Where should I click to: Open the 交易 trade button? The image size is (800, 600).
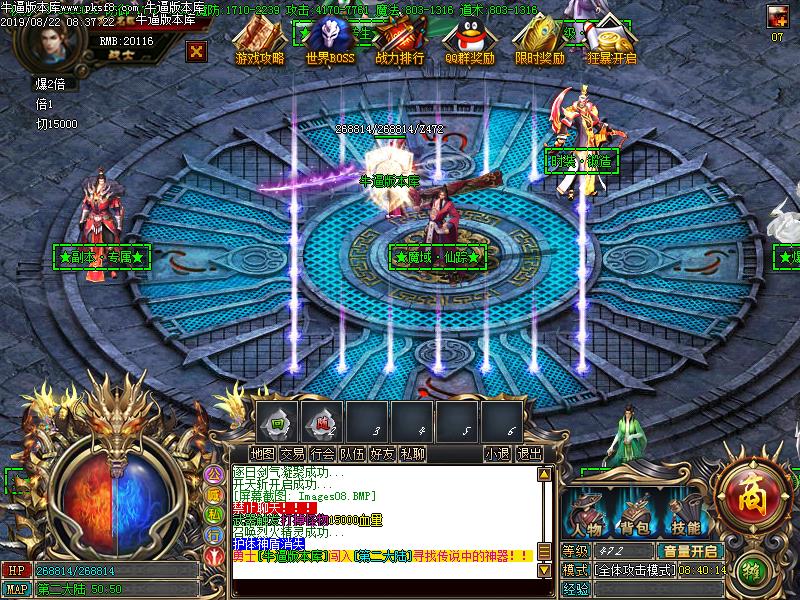point(292,453)
